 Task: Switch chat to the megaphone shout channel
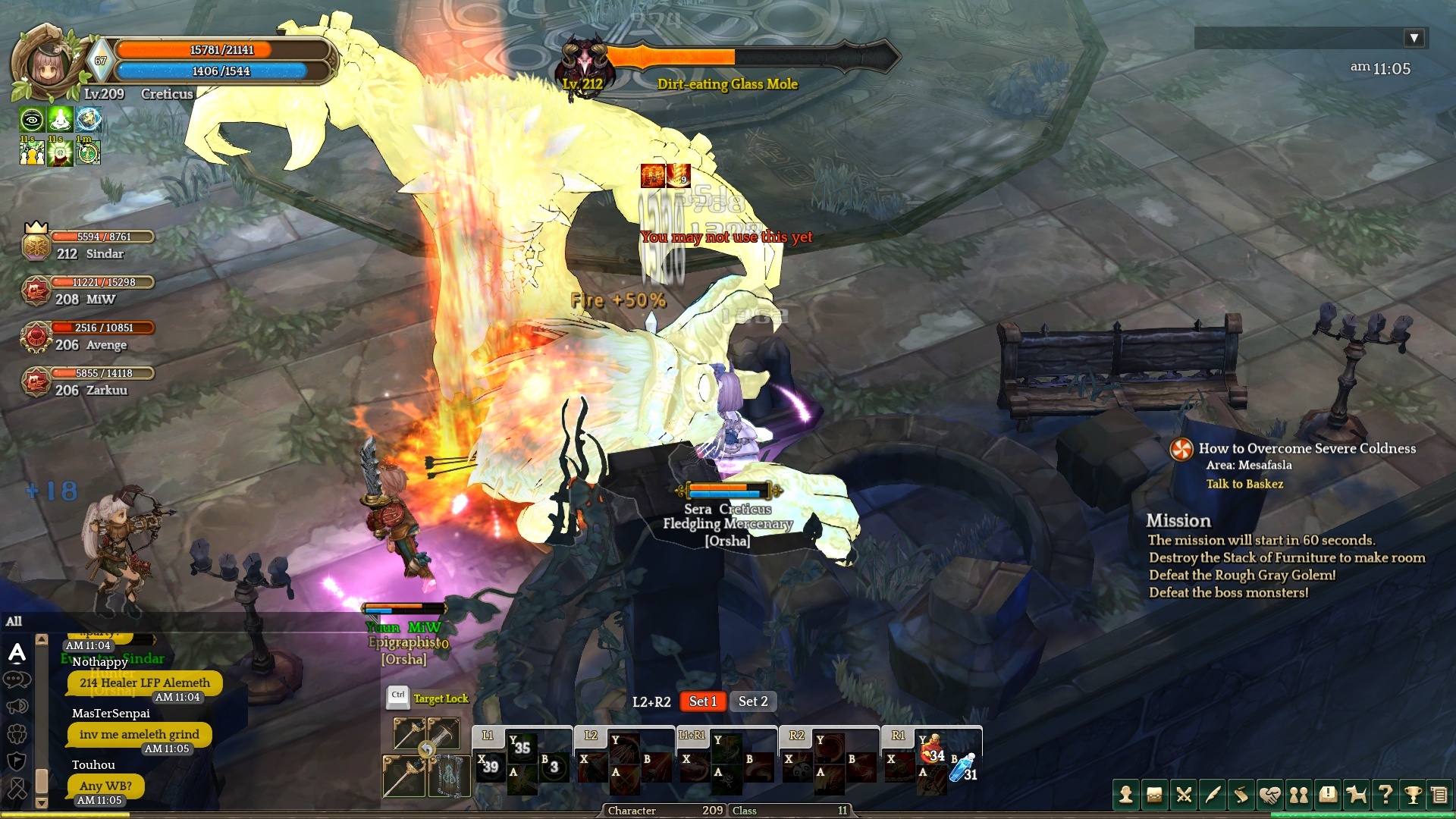[x=17, y=707]
